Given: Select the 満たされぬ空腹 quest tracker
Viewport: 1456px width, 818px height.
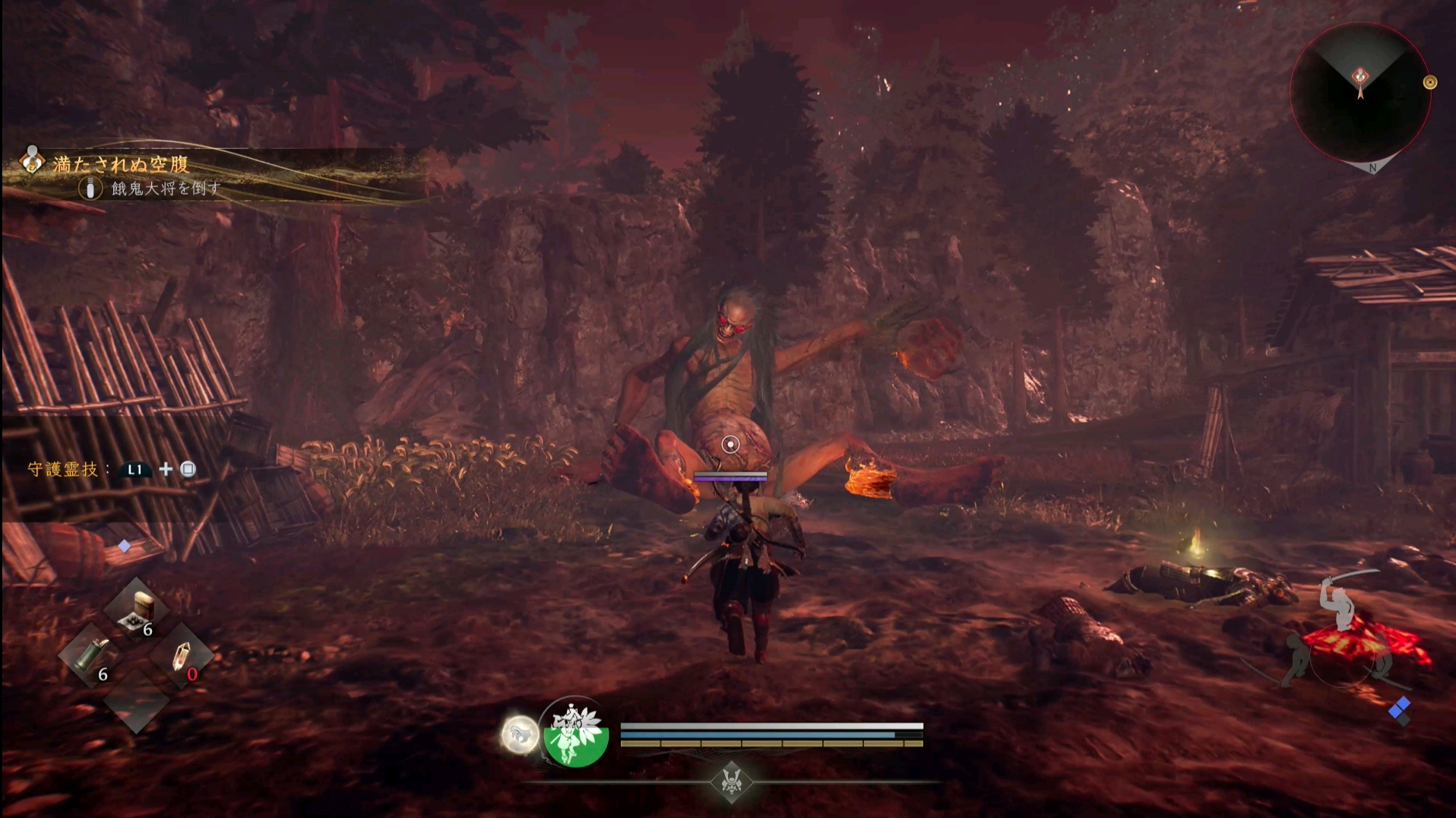Looking at the screenshot, I should pyautogui.click(x=122, y=164).
